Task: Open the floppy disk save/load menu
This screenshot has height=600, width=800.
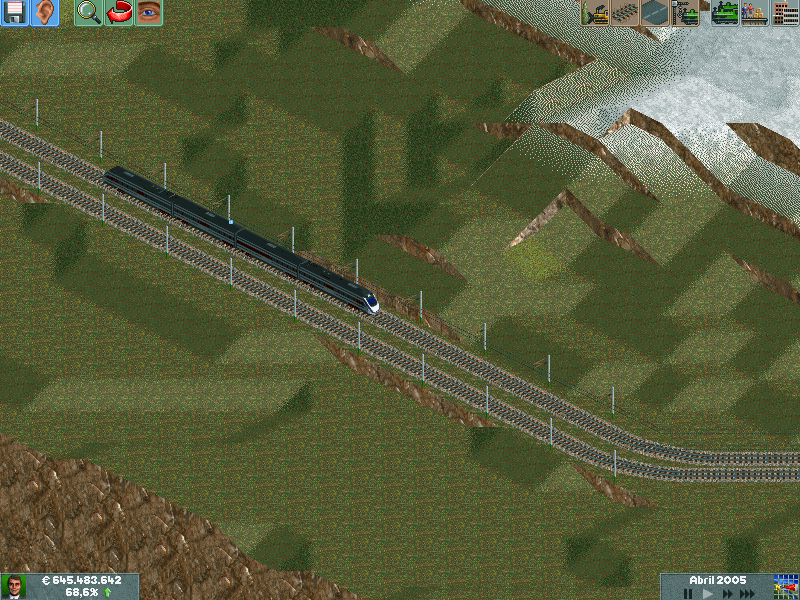Action: pos(14,13)
